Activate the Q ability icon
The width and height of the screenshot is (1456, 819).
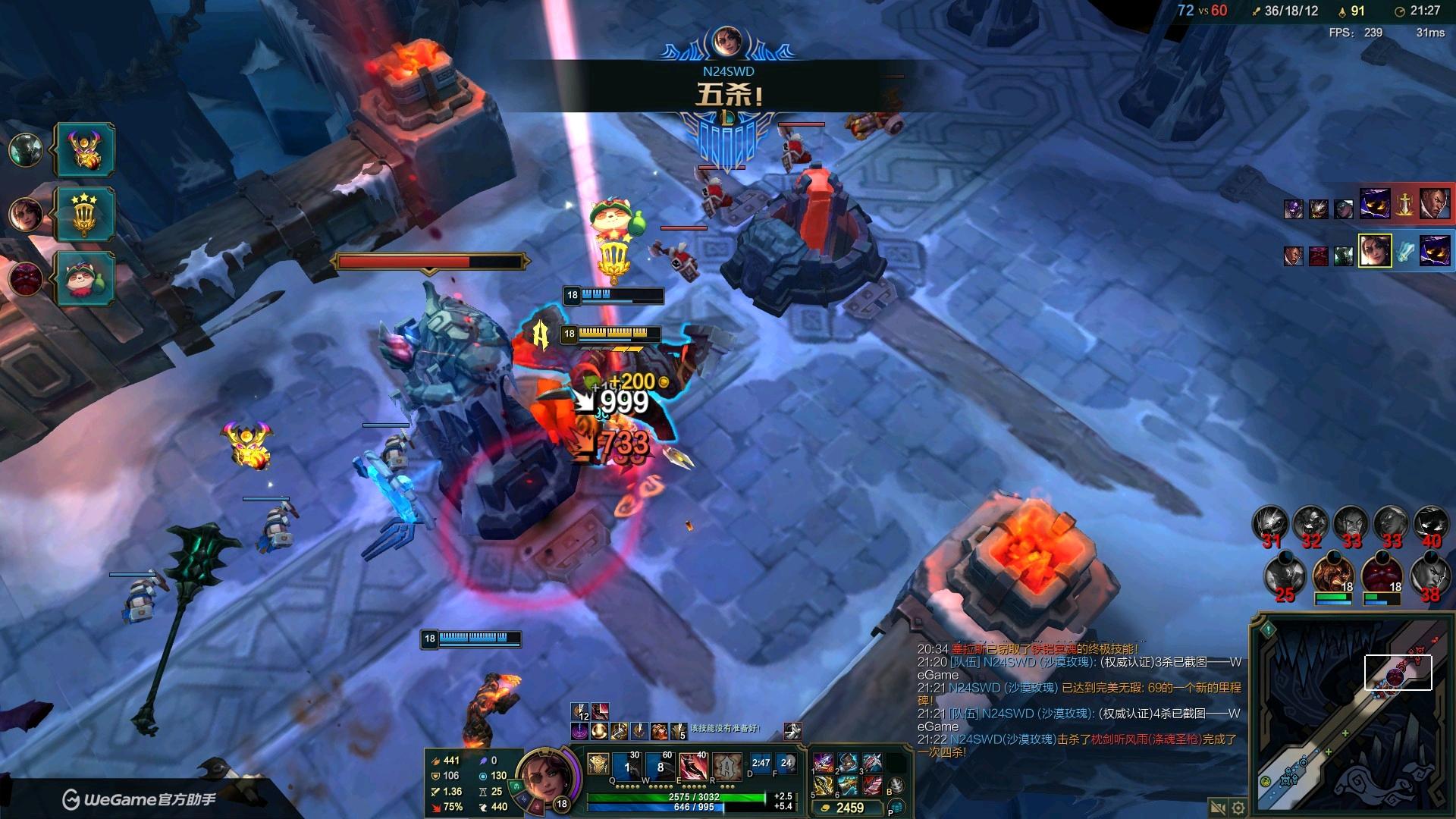626,766
